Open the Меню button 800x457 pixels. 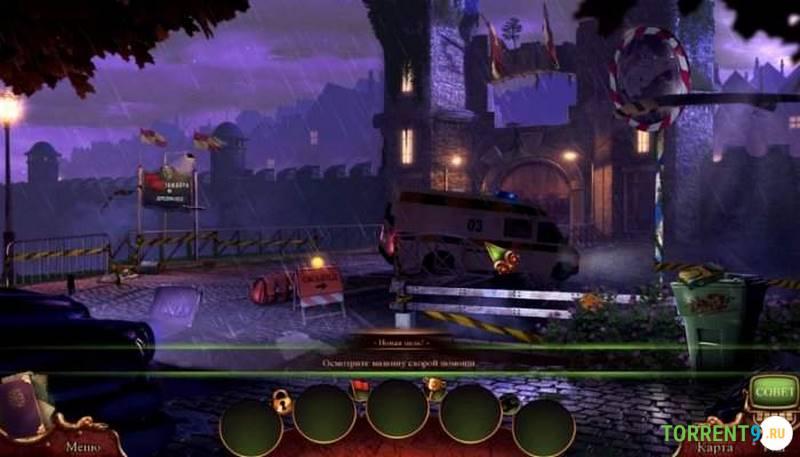click(x=82, y=447)
